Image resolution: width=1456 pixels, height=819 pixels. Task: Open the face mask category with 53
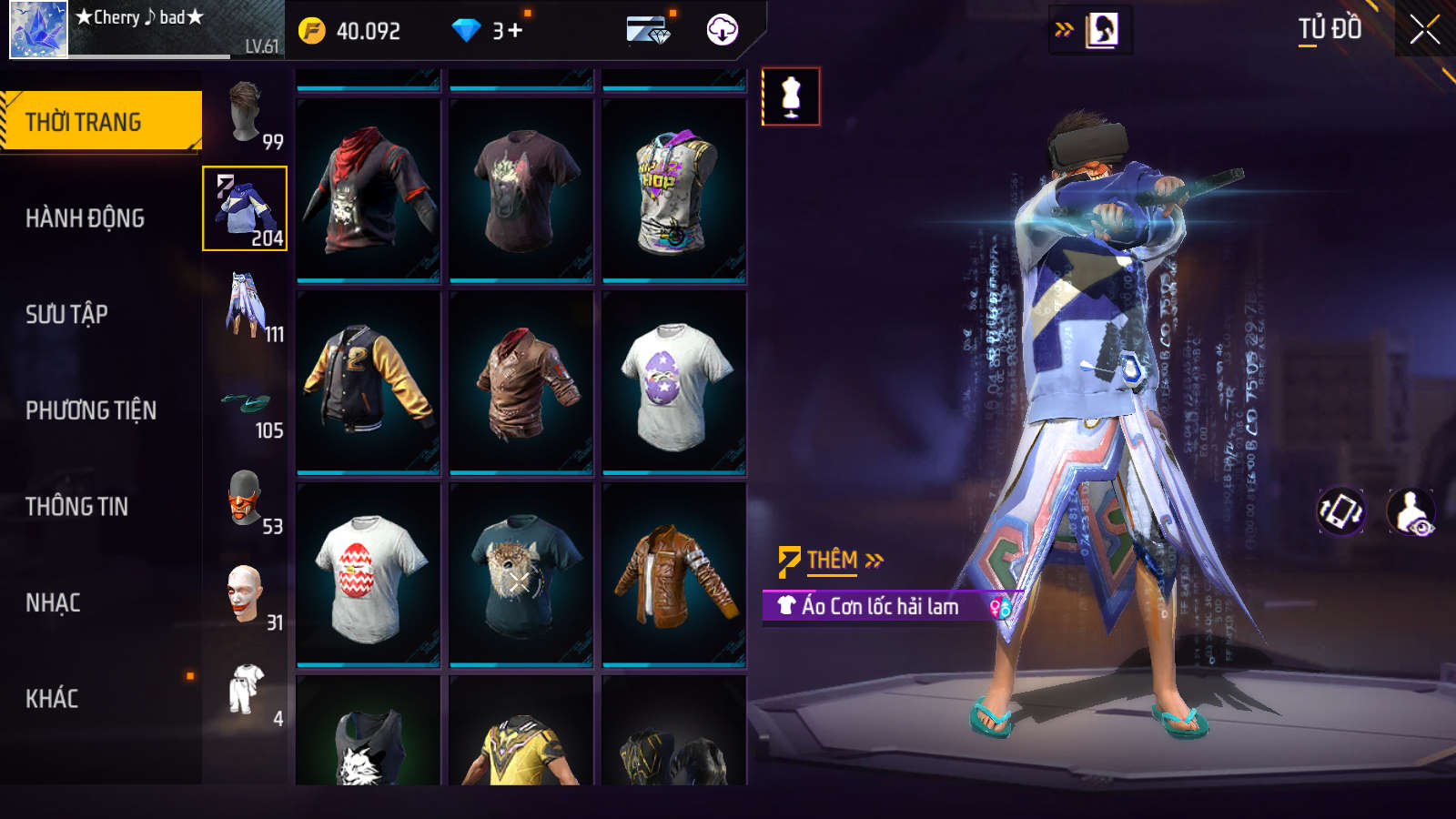tap(246, 499)
